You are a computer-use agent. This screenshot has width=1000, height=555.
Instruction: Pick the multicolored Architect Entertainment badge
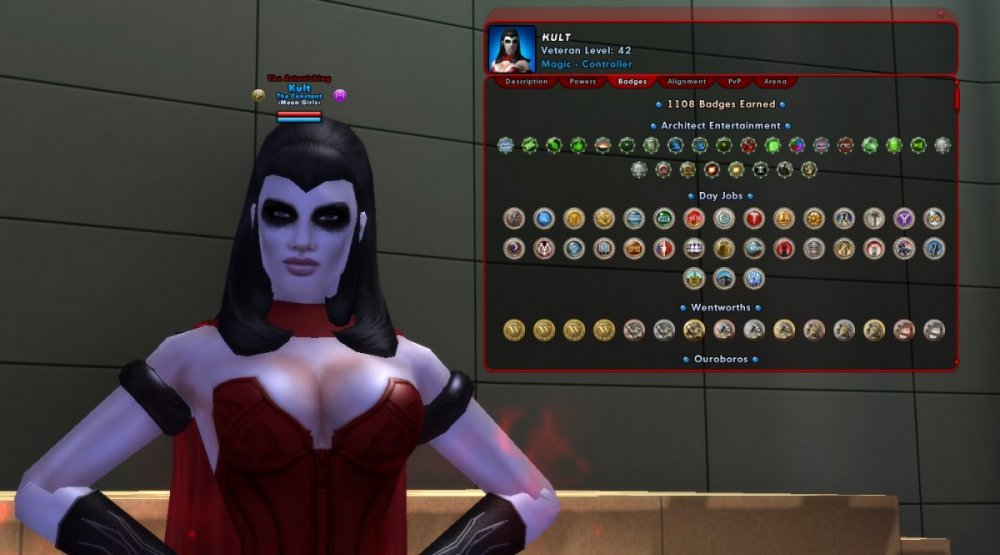[797, 145]
